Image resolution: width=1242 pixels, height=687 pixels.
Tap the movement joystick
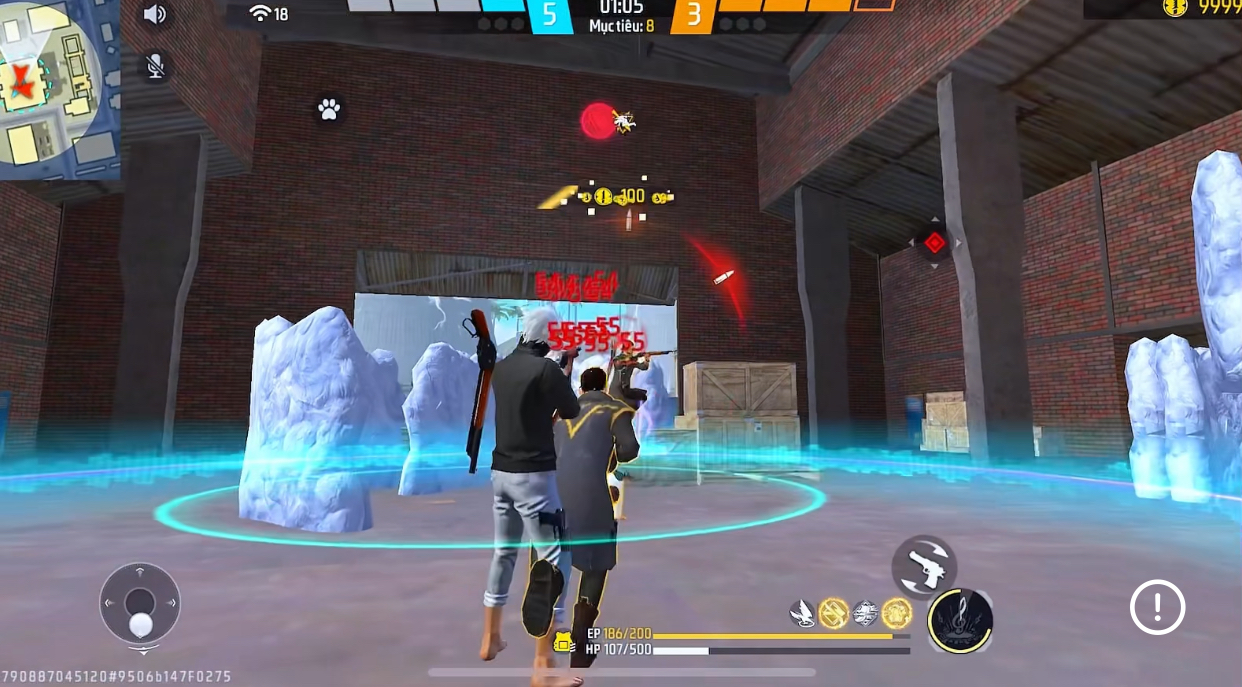pos(140,603)
